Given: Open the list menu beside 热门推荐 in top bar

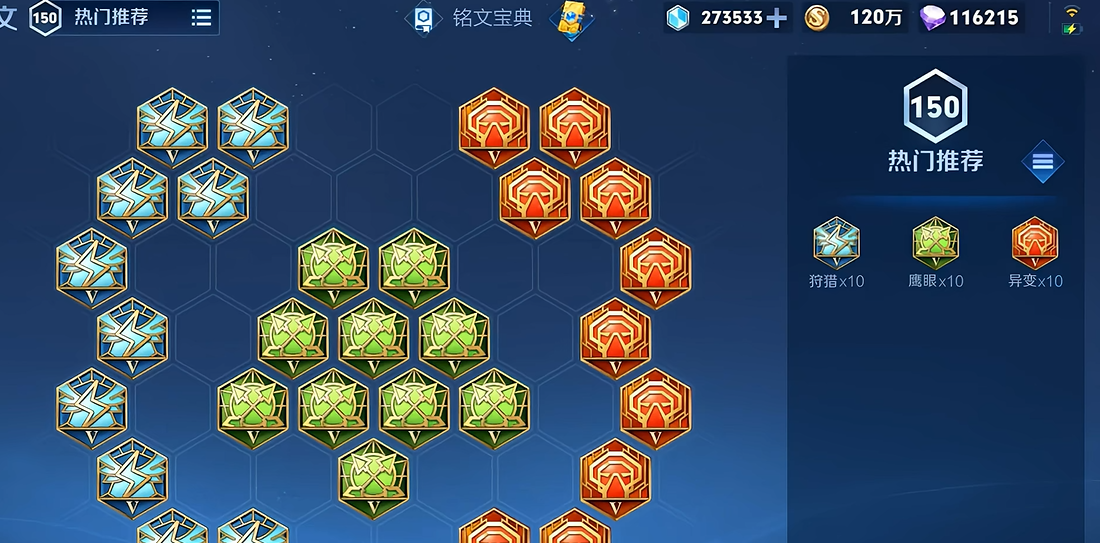Looking at the screenshot, I should pos(201,18).
